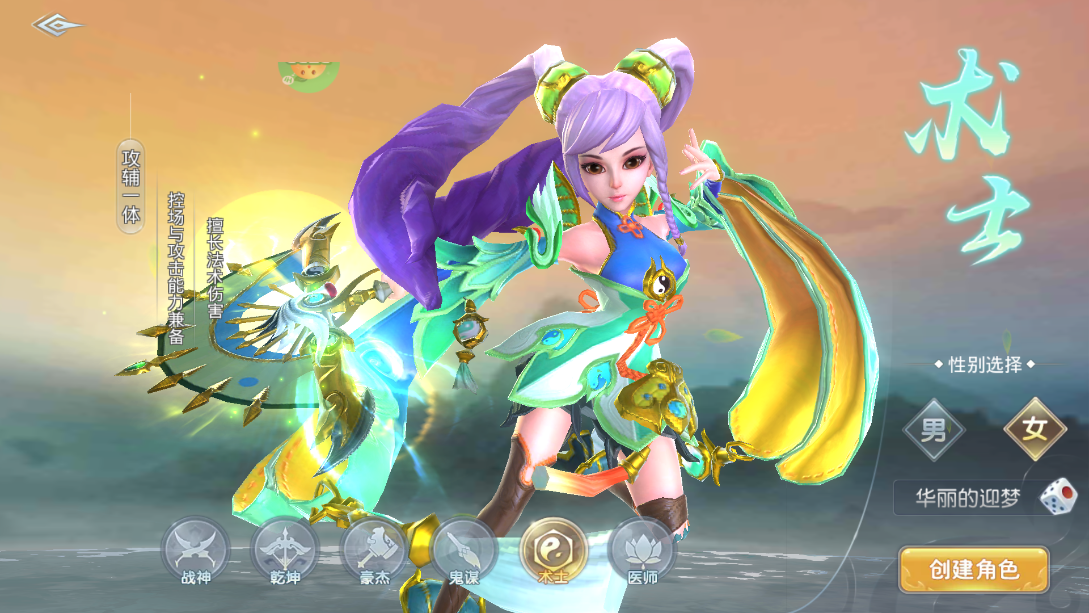Screen dimensions: 1089x613
Task: Roll the dice for a random name
Action: point(1057,497)
